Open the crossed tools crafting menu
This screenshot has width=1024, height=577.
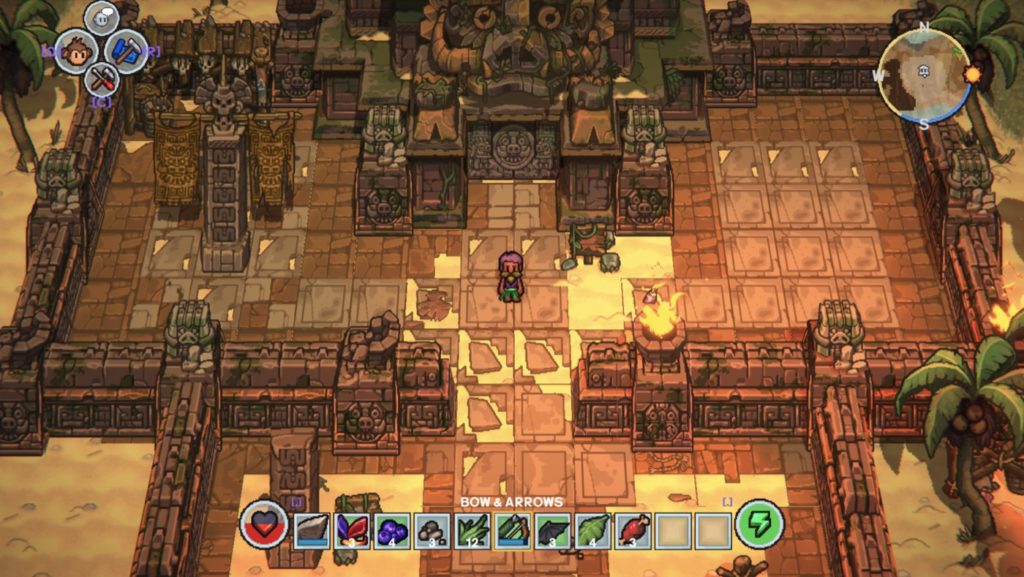click(x=101, y=78)
